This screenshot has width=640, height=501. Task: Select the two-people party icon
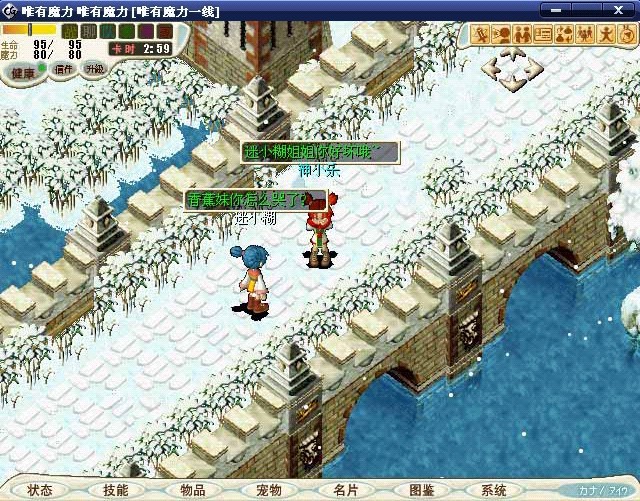[523, 33]
